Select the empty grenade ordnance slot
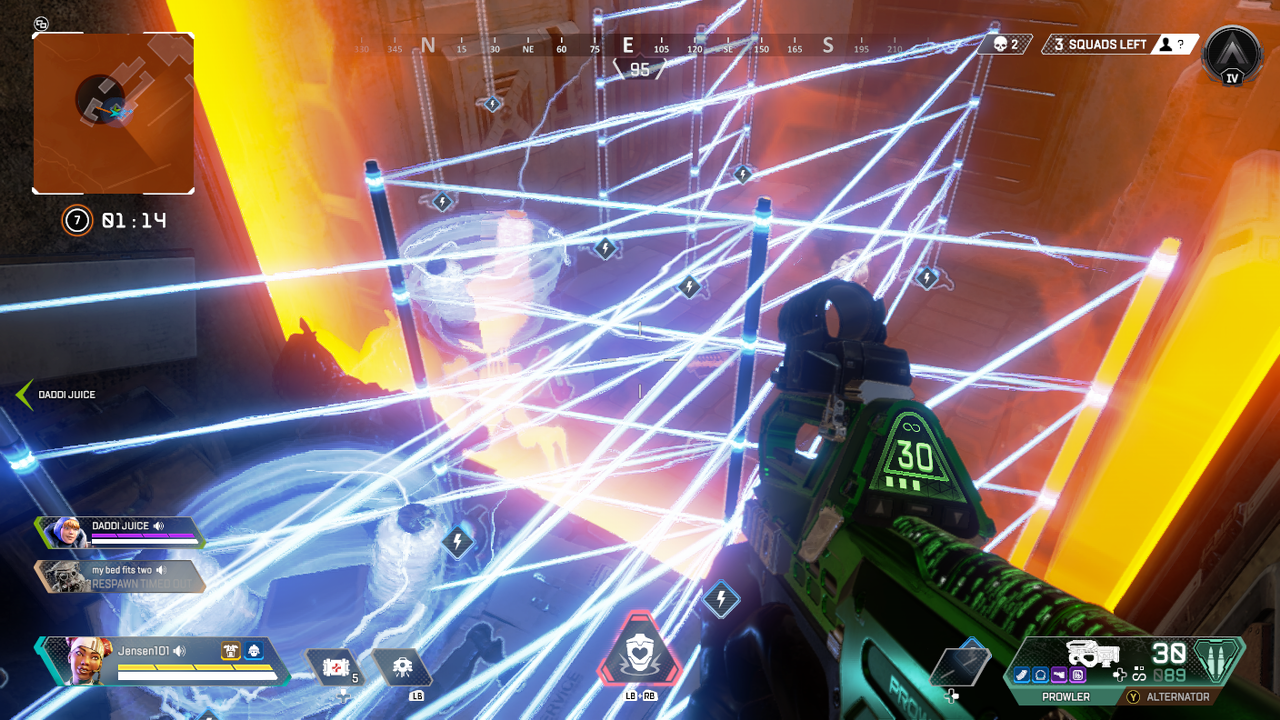The width and height of the screenshot is (1280, 720). click(959, 664)
